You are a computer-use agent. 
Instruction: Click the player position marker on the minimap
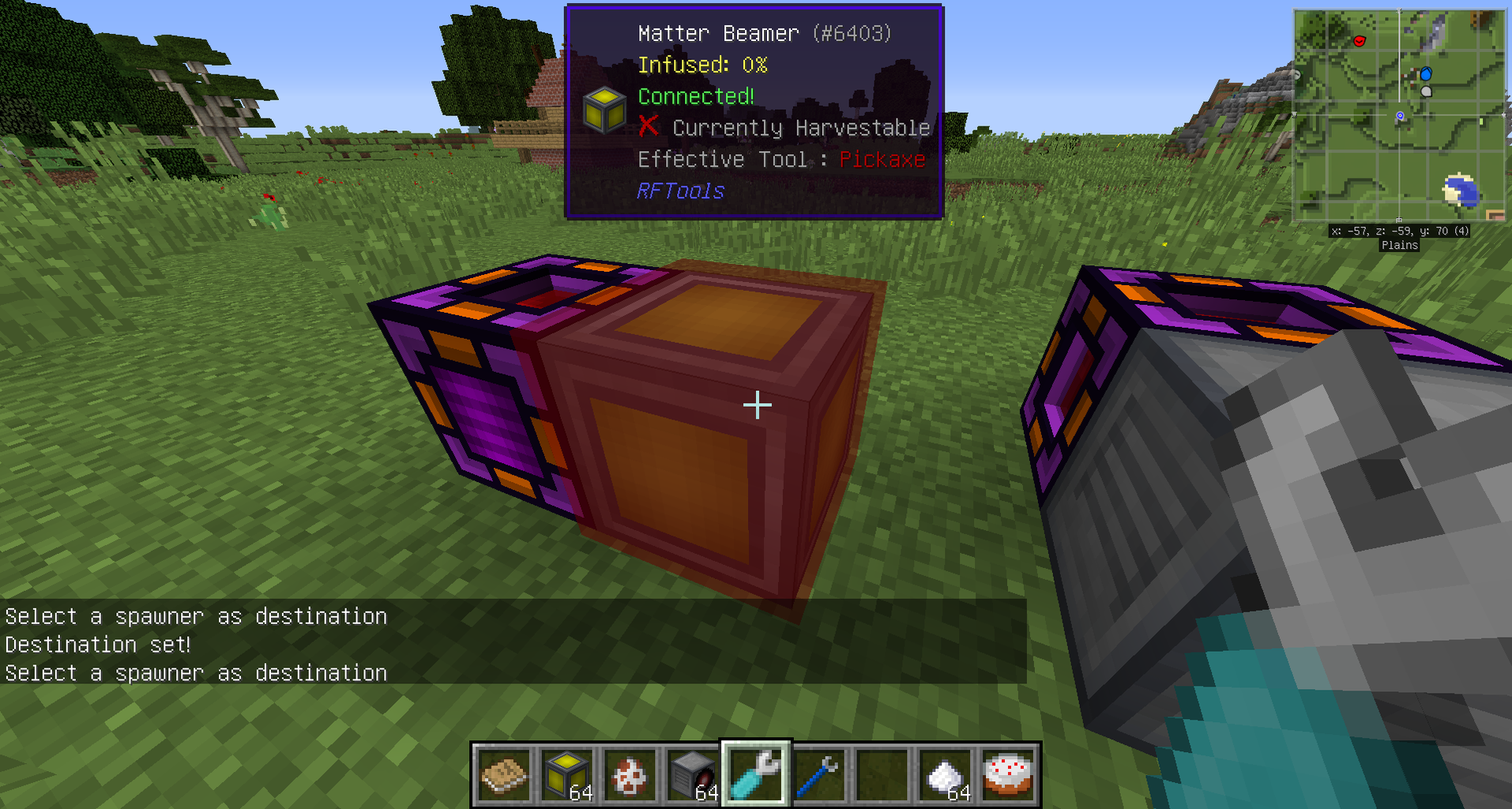coord(1400,116)
